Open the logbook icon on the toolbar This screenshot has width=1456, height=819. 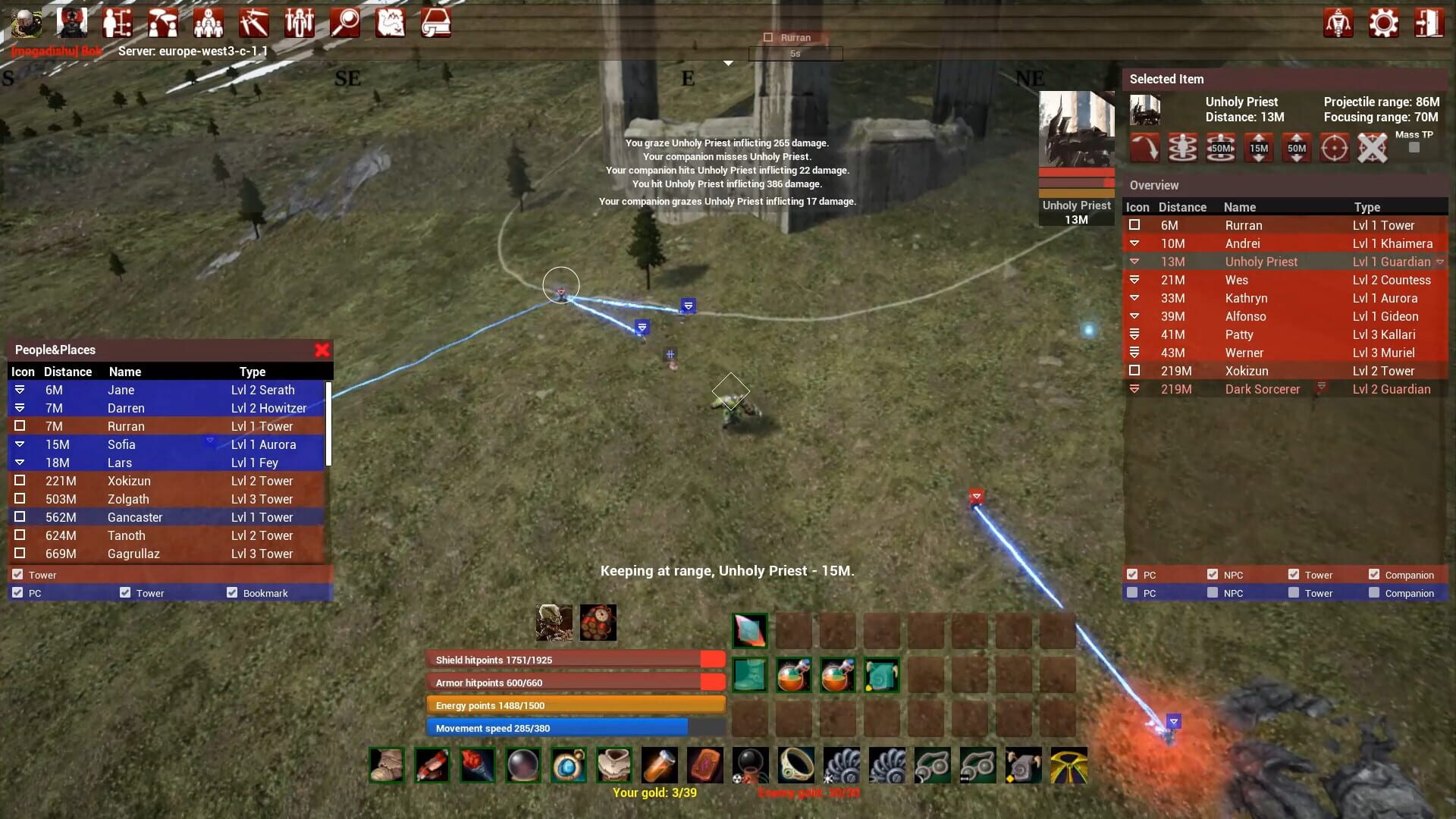(436, 23)
